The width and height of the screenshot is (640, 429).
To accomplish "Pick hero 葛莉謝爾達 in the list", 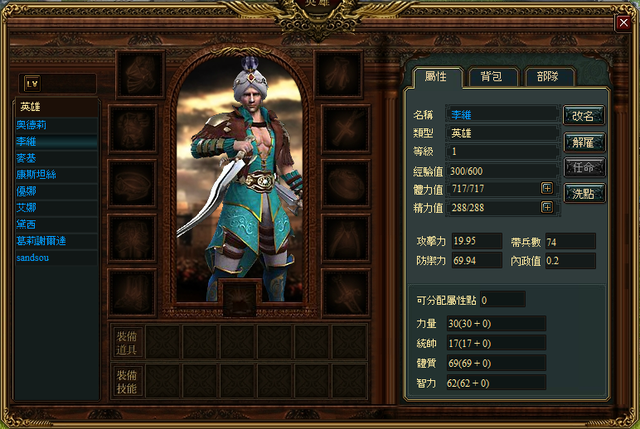I will coord(55,240).
